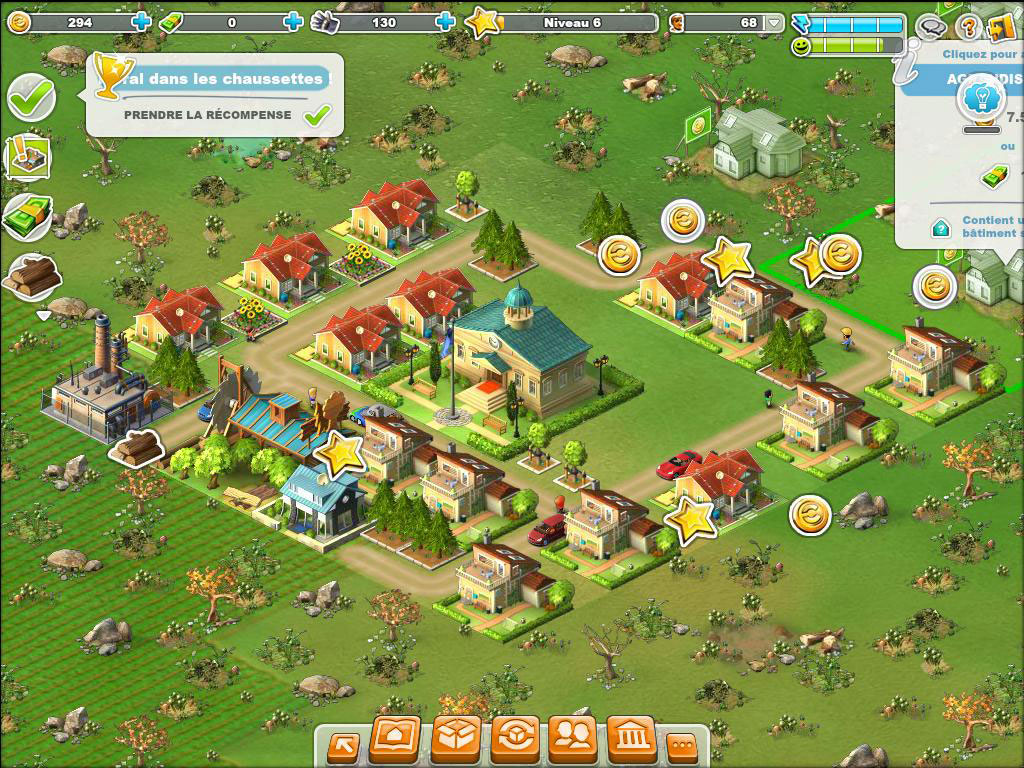The image size is (1024, 768).
Task: Open help with the question mark button
Action: click(x=967, y=27)
